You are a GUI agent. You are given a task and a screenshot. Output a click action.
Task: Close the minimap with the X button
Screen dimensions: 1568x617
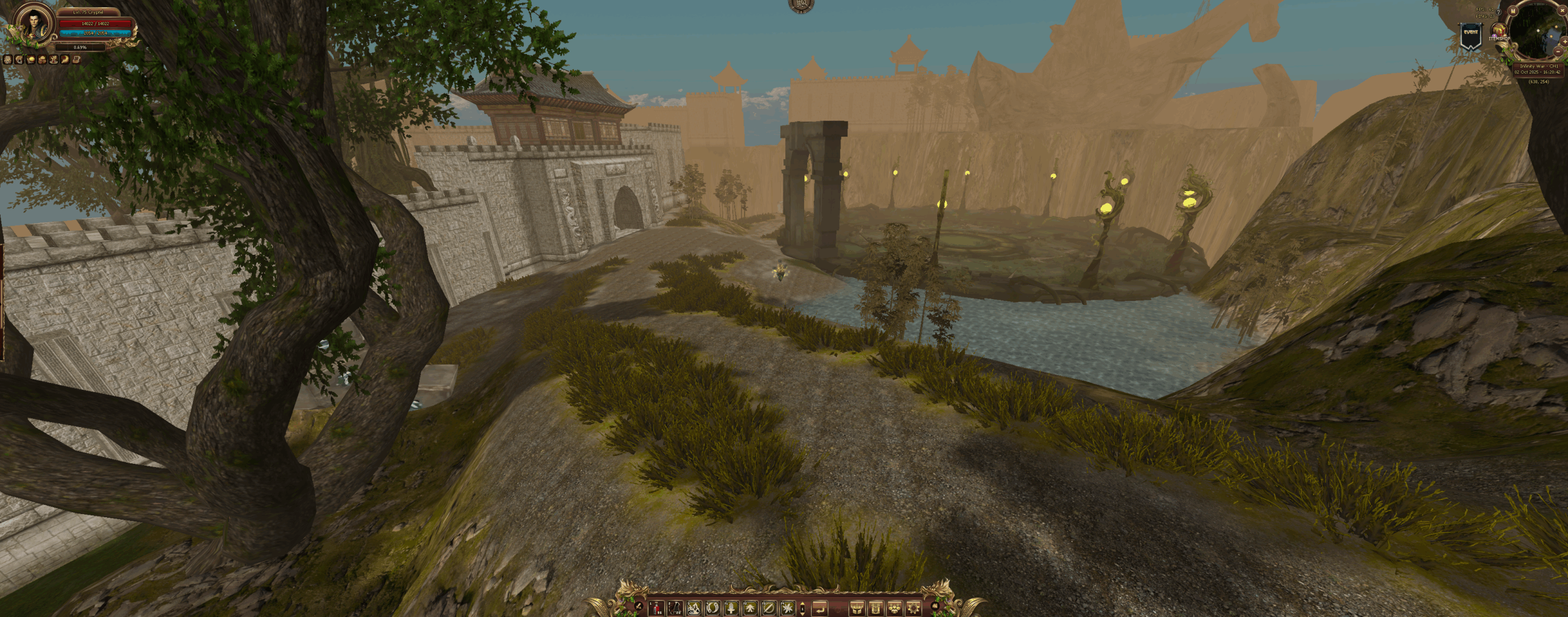tap(1562, 10)
